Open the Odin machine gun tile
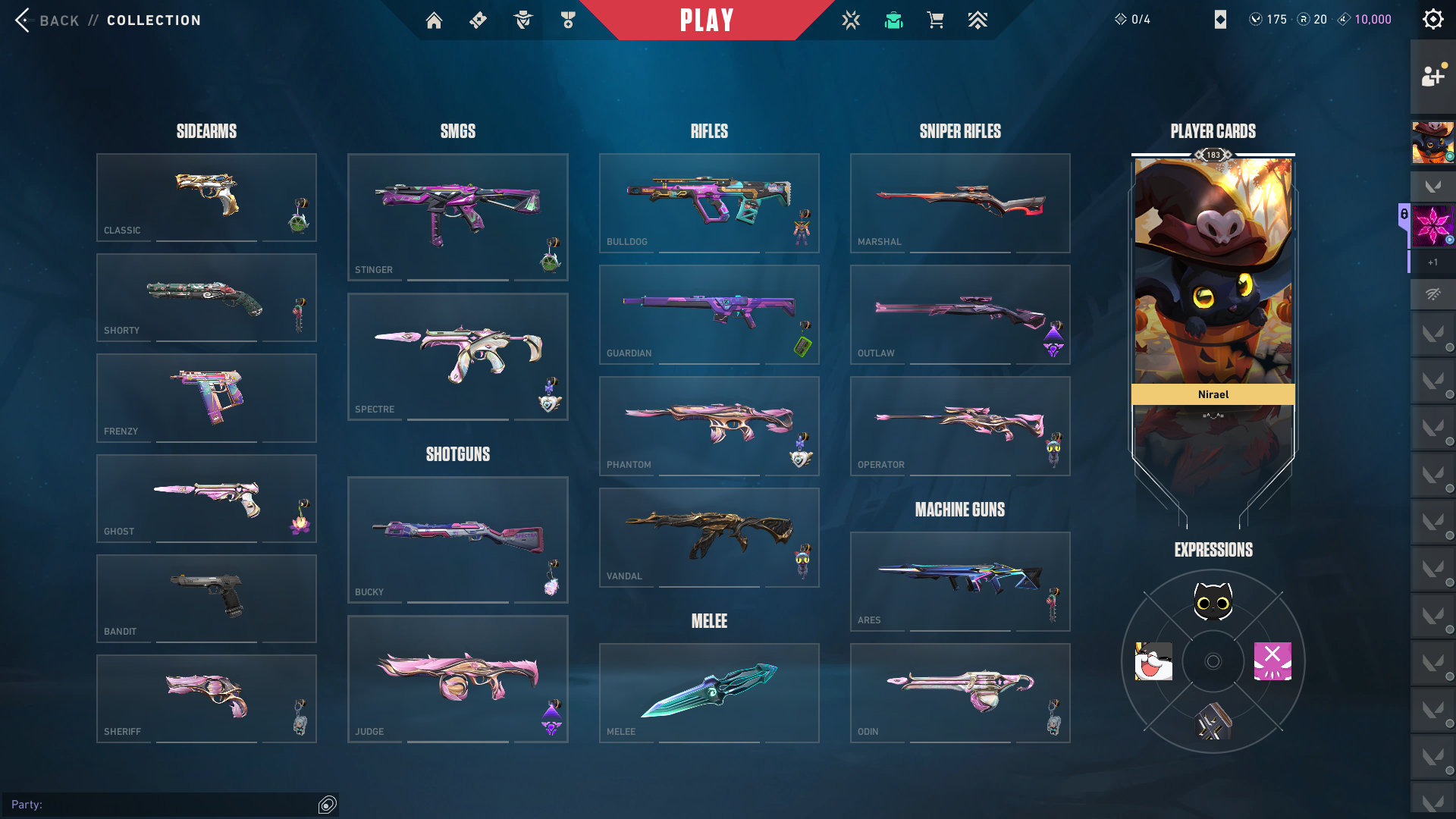Screen dimensions: 1456x819 pyautogui.click(x=960, y=692)
